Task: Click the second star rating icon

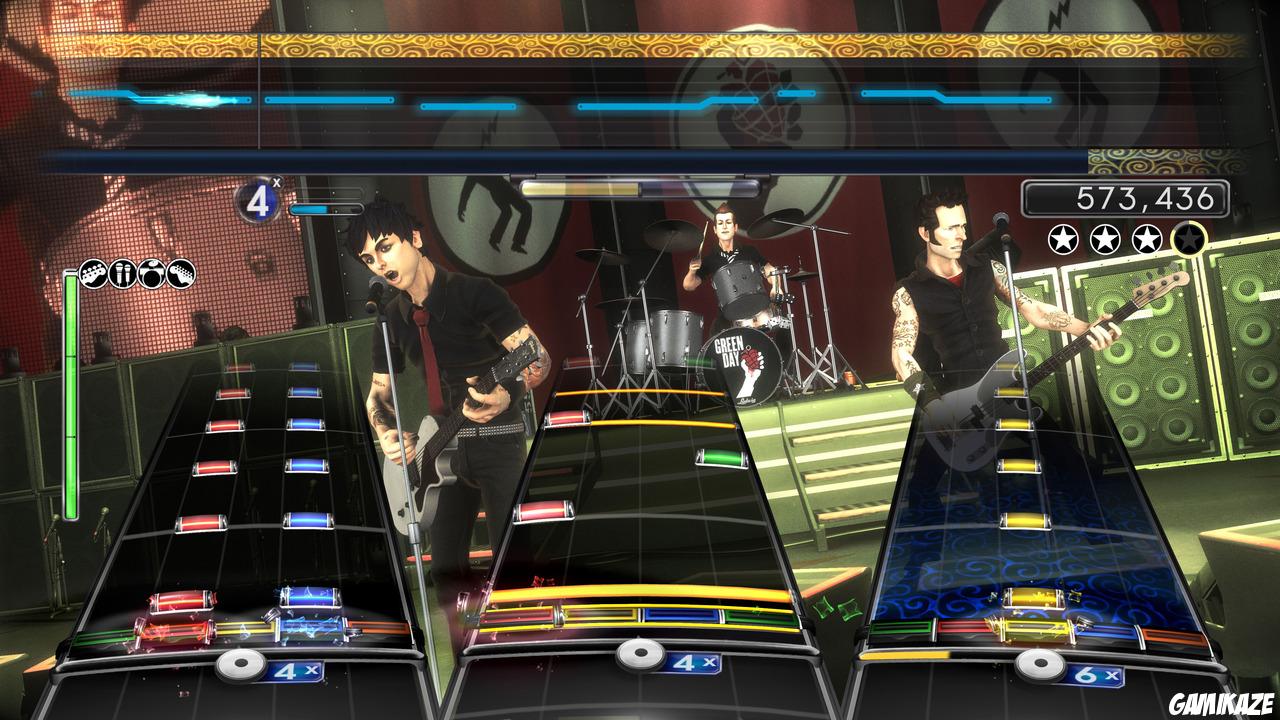Action: click(1104, 239)
